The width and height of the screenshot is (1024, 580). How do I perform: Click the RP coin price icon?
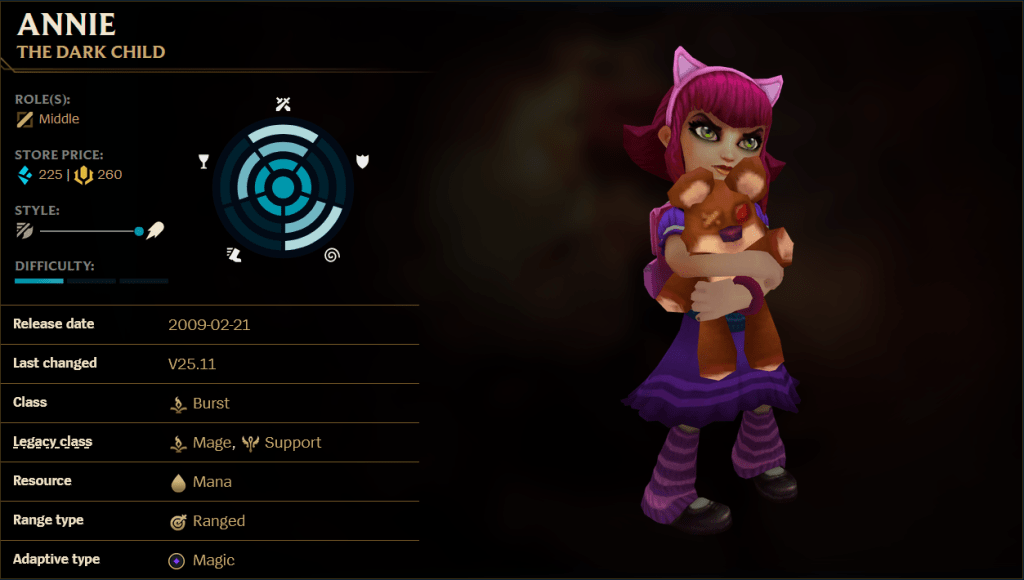click(84, 175)
